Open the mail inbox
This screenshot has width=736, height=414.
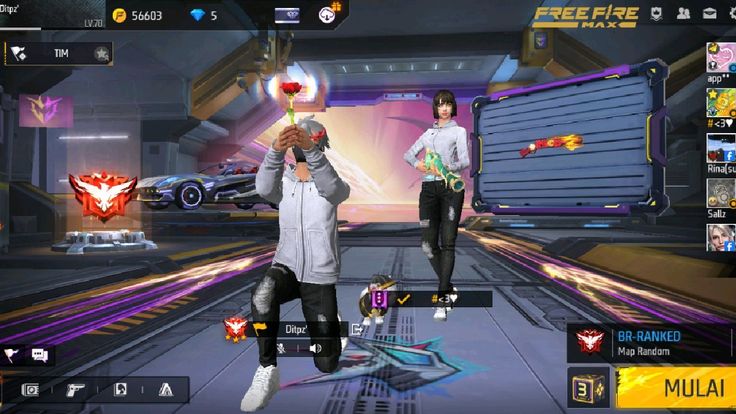[x=709, y=14]
